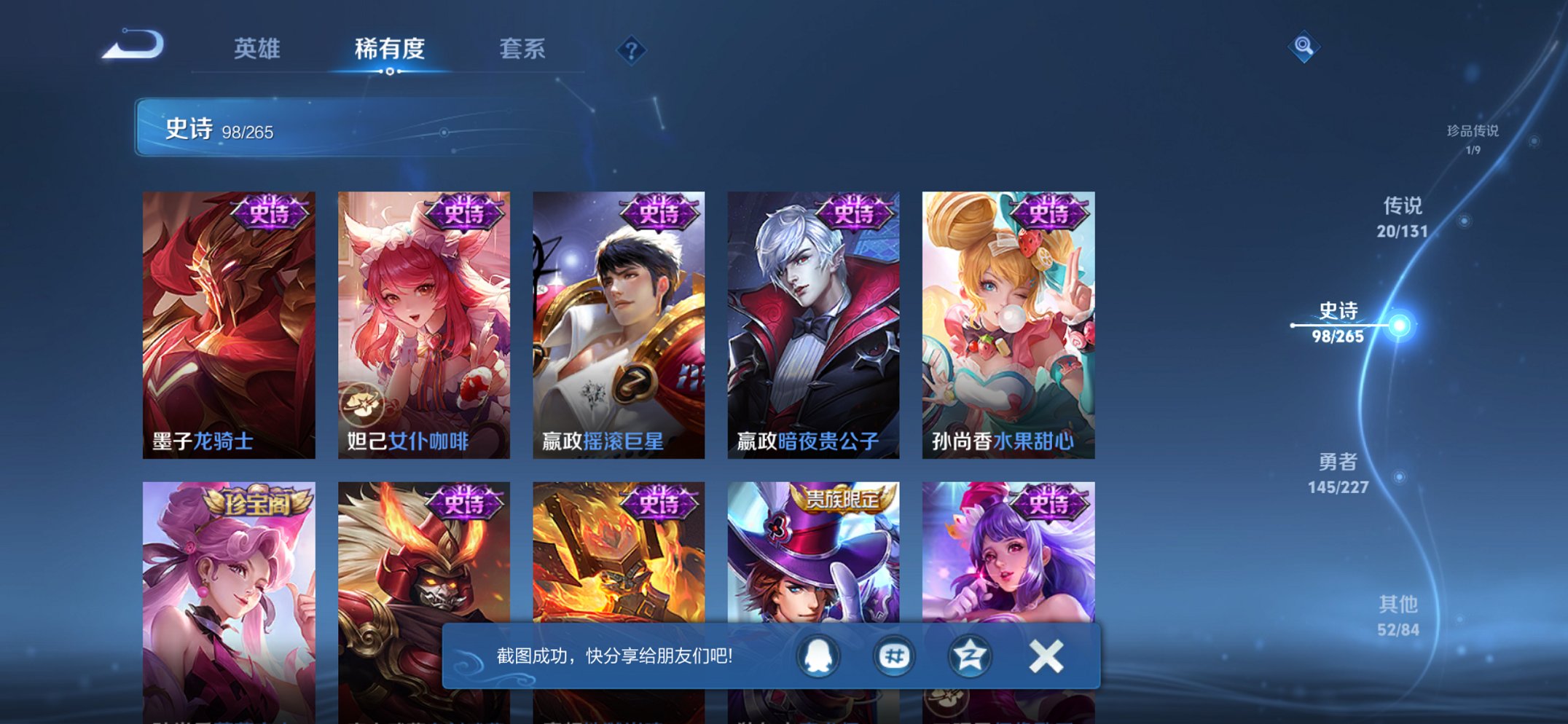Tap the question mark help icon
Viewport: 1568px width, 724px height.
coord(632,50)
